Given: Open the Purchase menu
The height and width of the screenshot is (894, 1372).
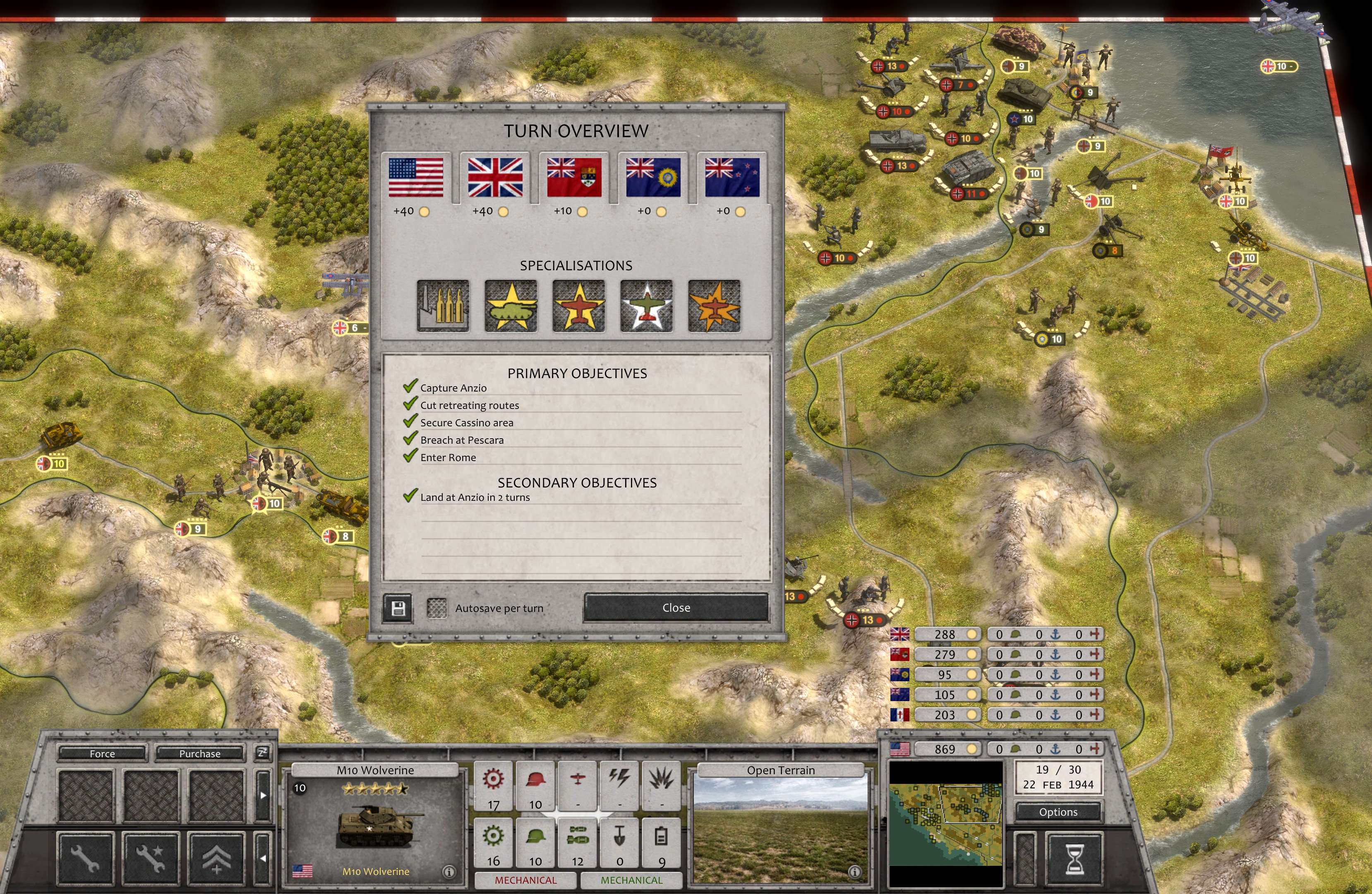Looking at the screenshot, I should pyautogui.click(x=199, y=753).
